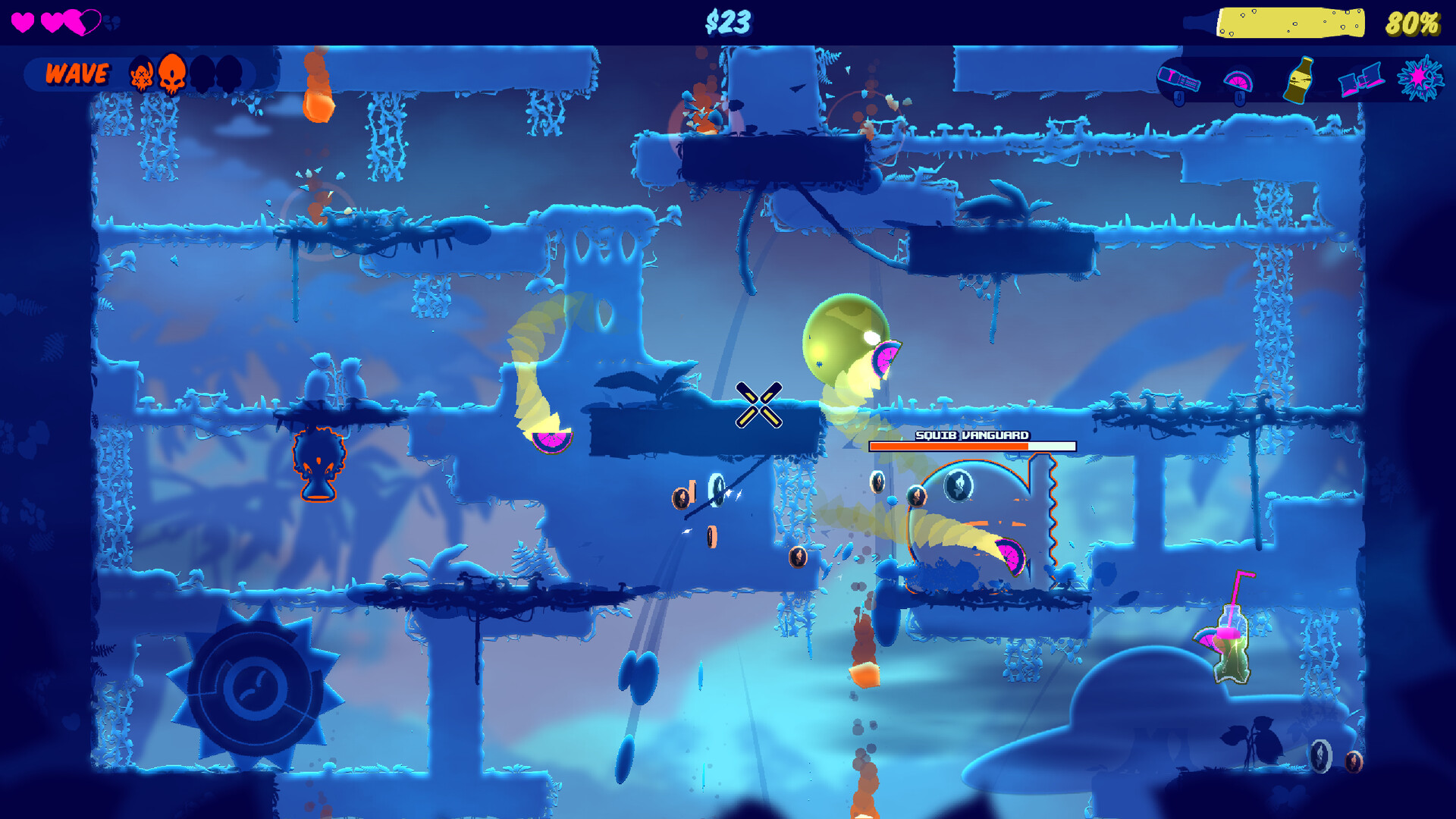The height and width of the screenshot is (819, 1456).
Task: Select the splash explosion ability icon
Action: pyautogui.click(x=1421, y=80)
